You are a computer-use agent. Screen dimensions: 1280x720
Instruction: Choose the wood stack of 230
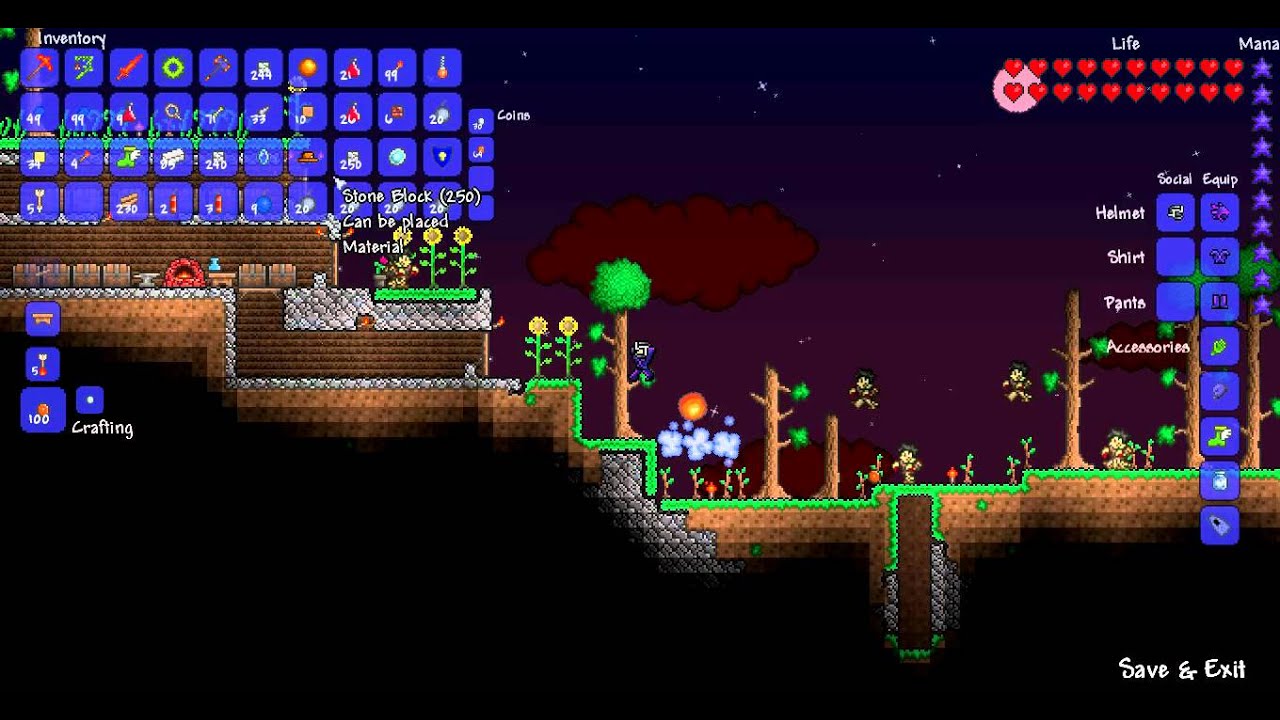coord(129,203)
